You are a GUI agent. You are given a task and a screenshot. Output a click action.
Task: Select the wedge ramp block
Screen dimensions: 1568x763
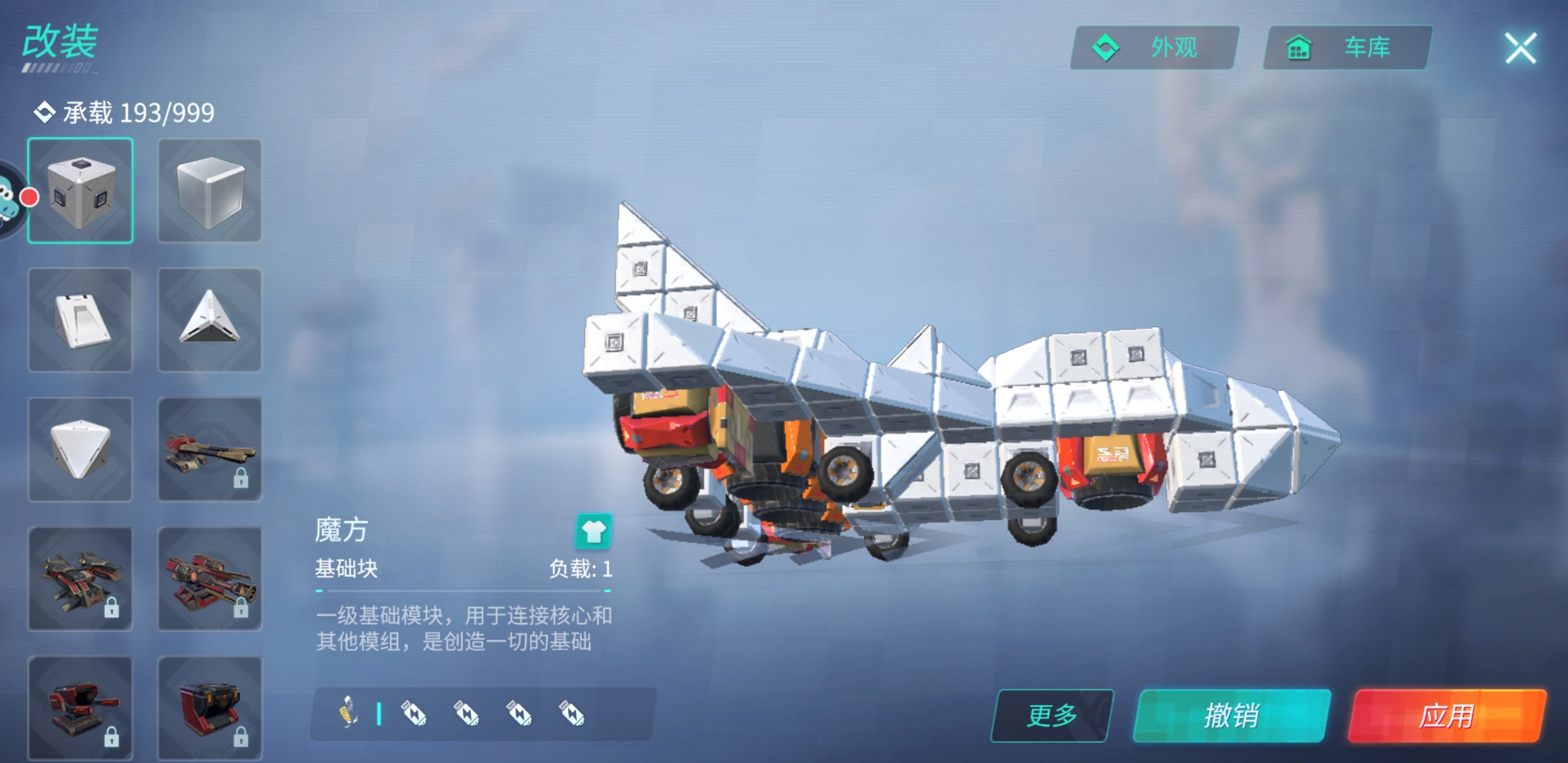pos(80,320)
